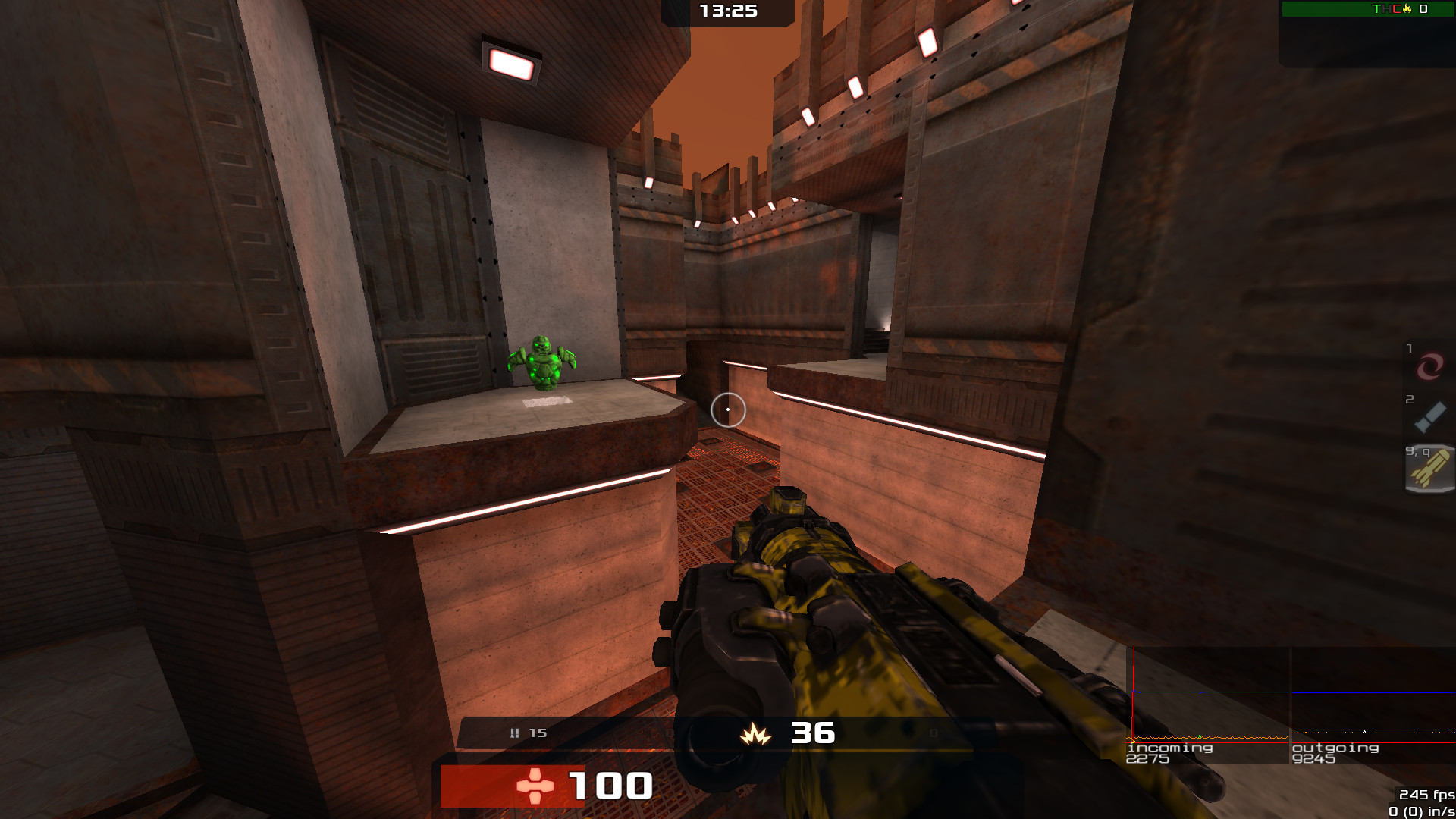Select the red swirl Blaster weapon icon

[1429, 367]
